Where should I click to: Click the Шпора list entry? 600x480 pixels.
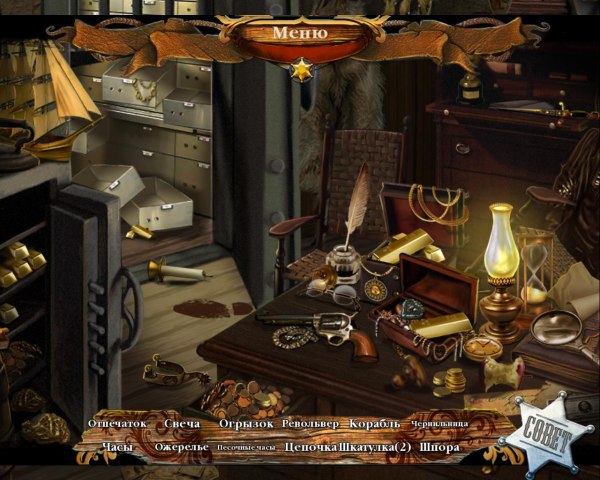(440, 447)
